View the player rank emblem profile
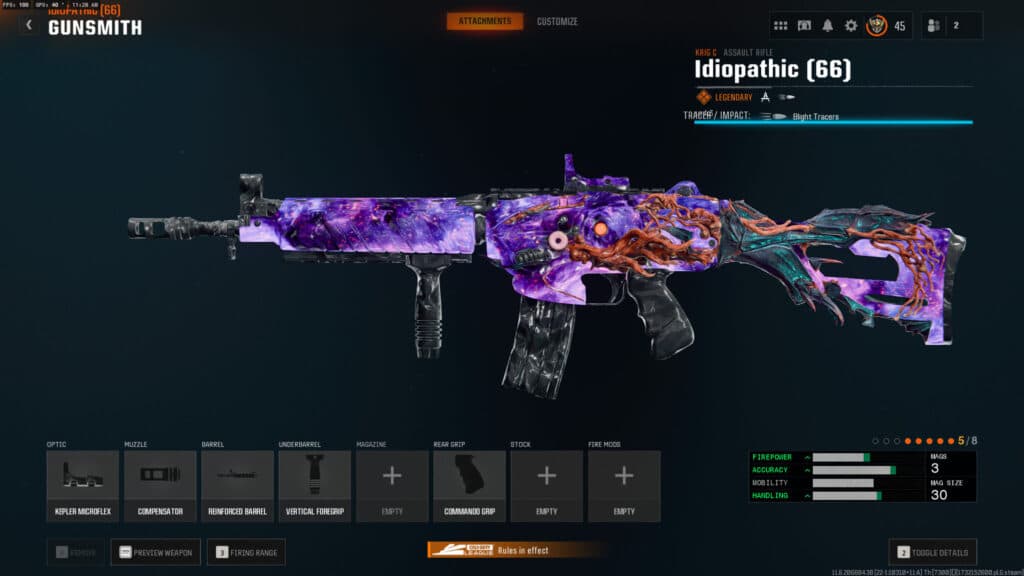 pyautogui.click(x=877, y=26)
